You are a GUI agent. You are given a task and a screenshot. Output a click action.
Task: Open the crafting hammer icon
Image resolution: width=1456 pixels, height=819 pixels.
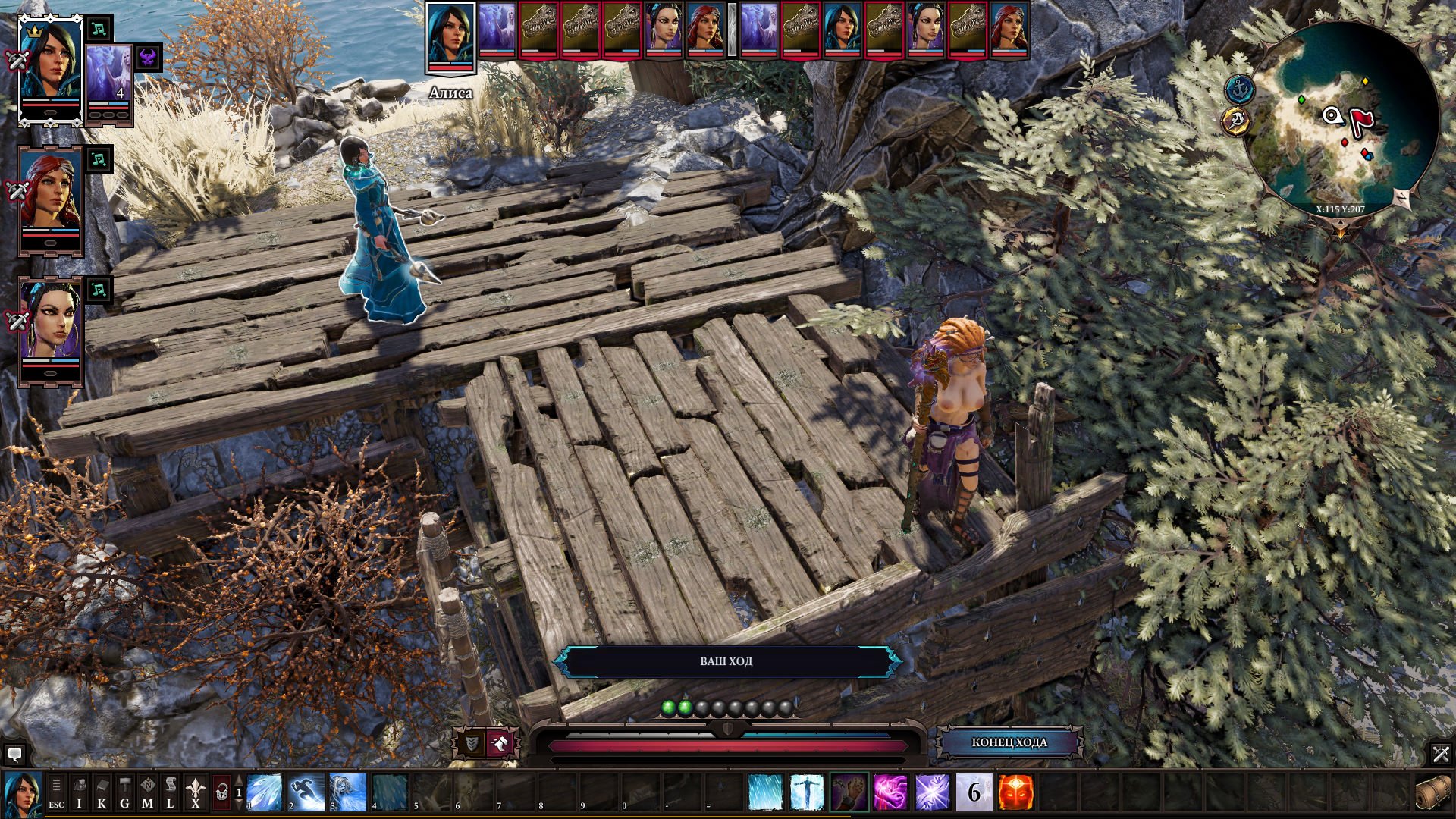point(124,792)
